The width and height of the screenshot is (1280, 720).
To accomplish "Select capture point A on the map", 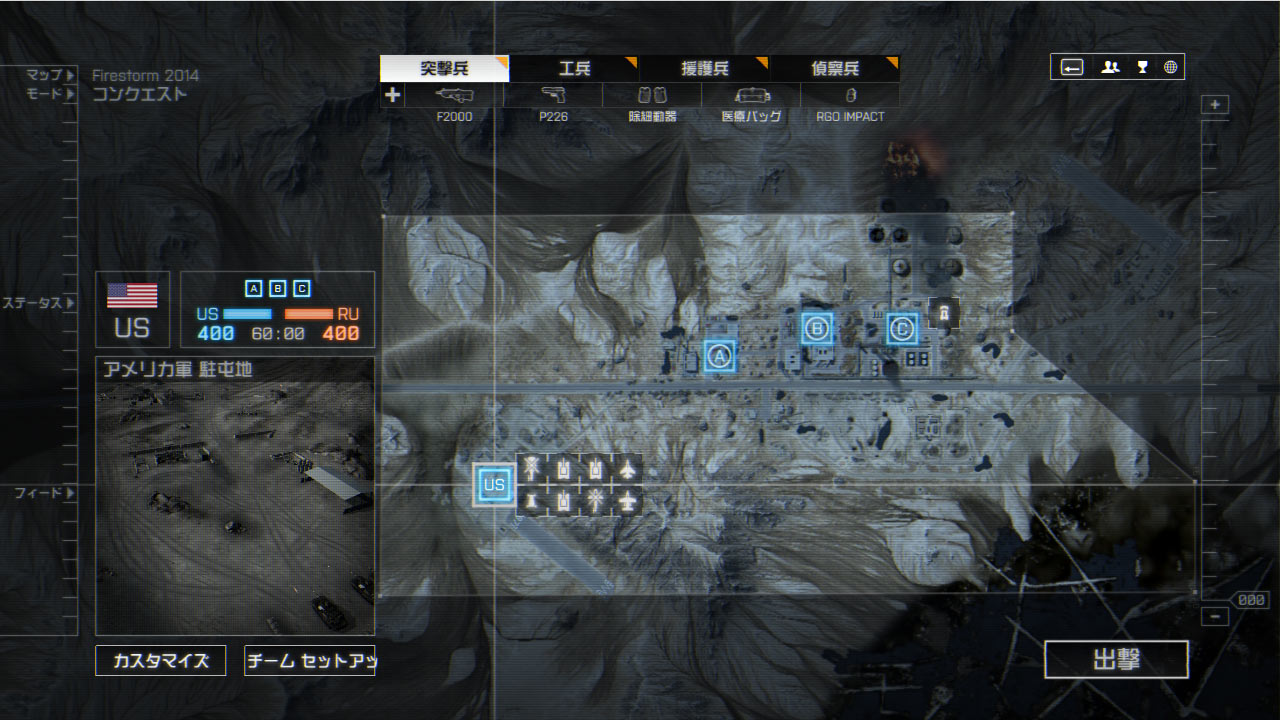I will (x=719, y=356).
